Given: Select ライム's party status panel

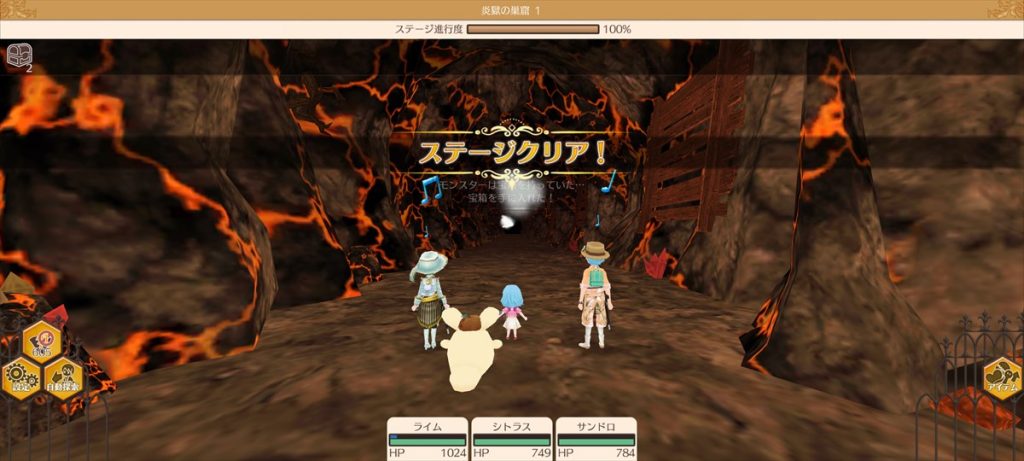Looking at the screenshot, I should pos(427,439).
